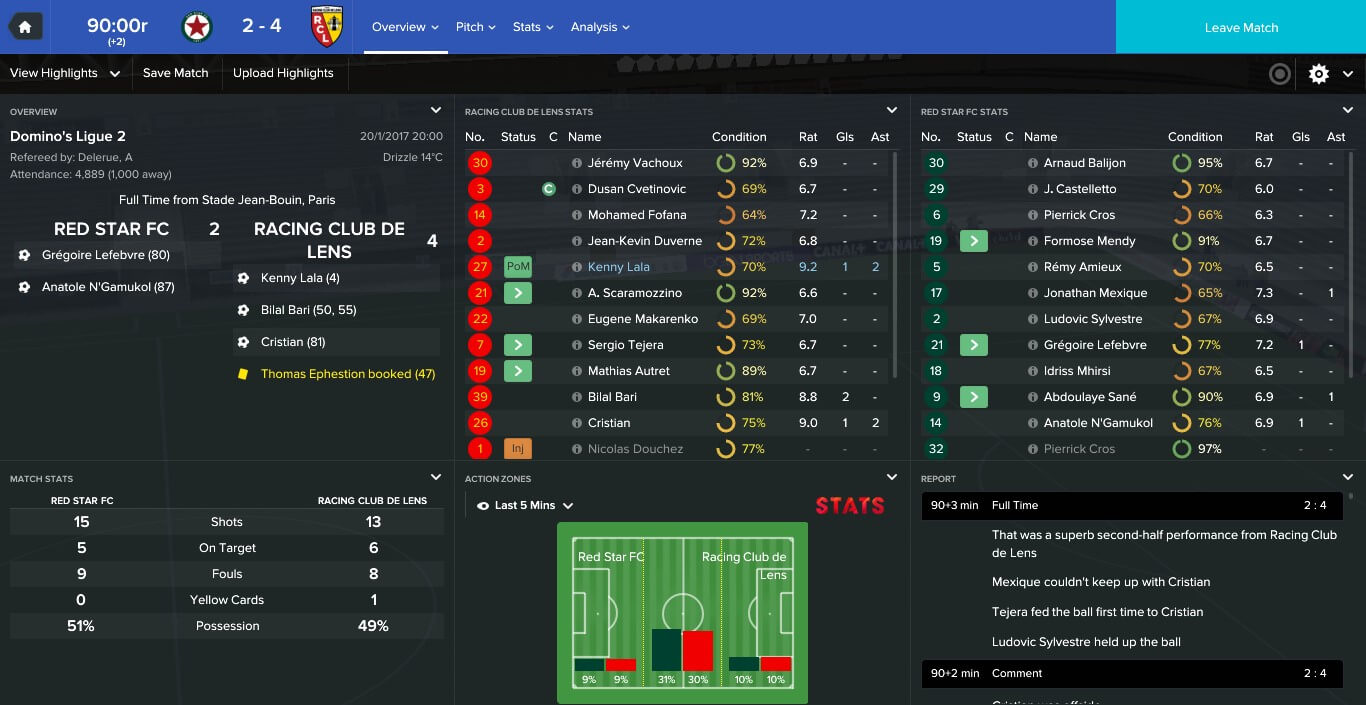Click the Racing Club de Lens badge
Image resolution: width=1366 pixels, height=705 pixels.
[327, 27]
